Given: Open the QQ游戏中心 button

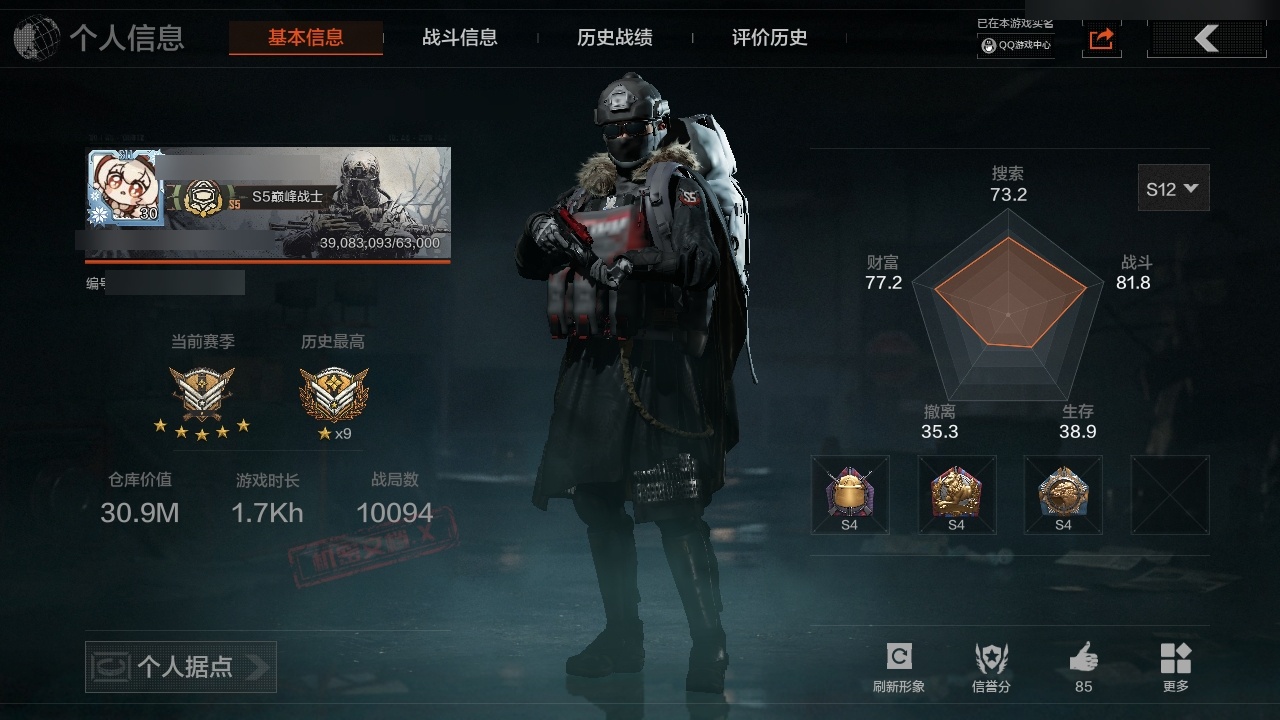Looking at the screenshot, I should [1015, 45].
